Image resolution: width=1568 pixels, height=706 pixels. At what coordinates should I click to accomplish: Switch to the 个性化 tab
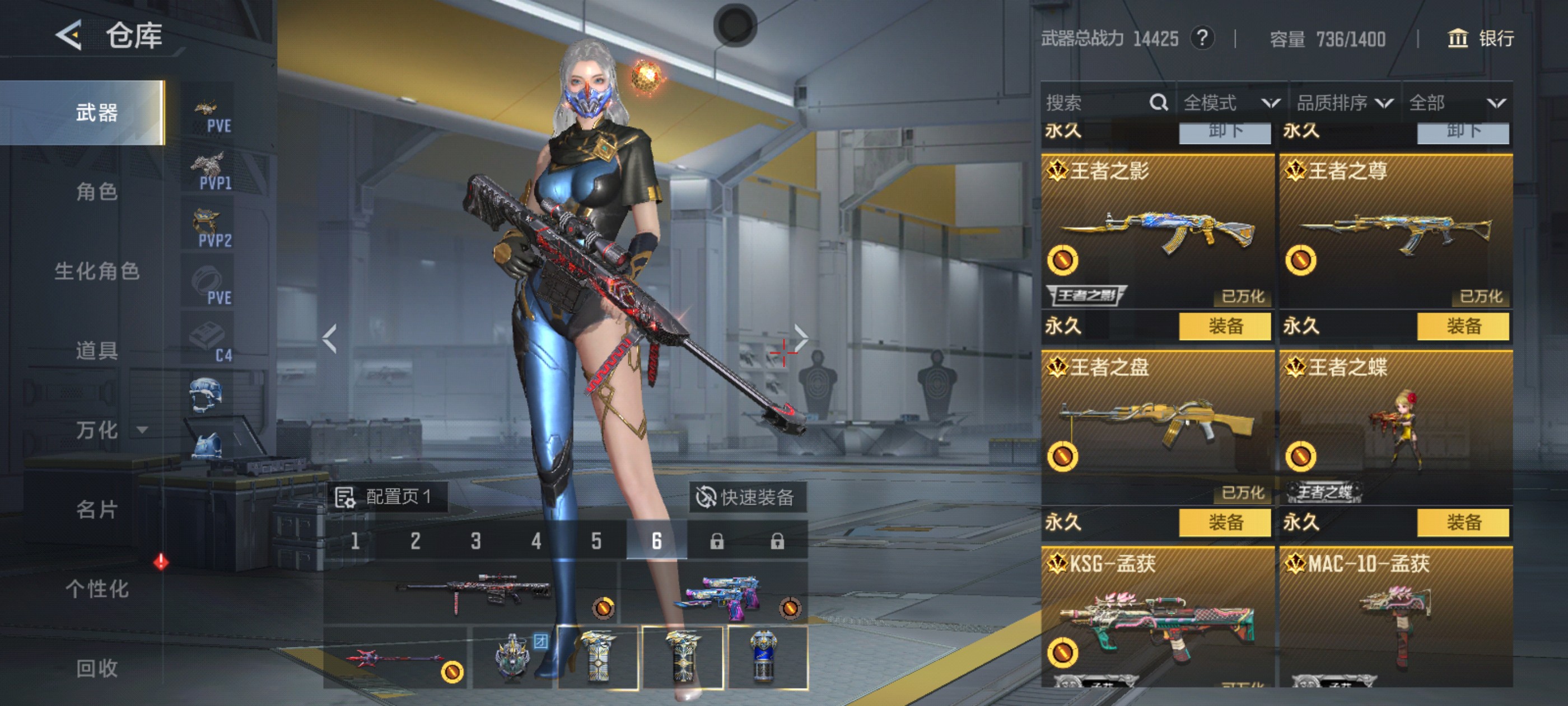[97, 588]
